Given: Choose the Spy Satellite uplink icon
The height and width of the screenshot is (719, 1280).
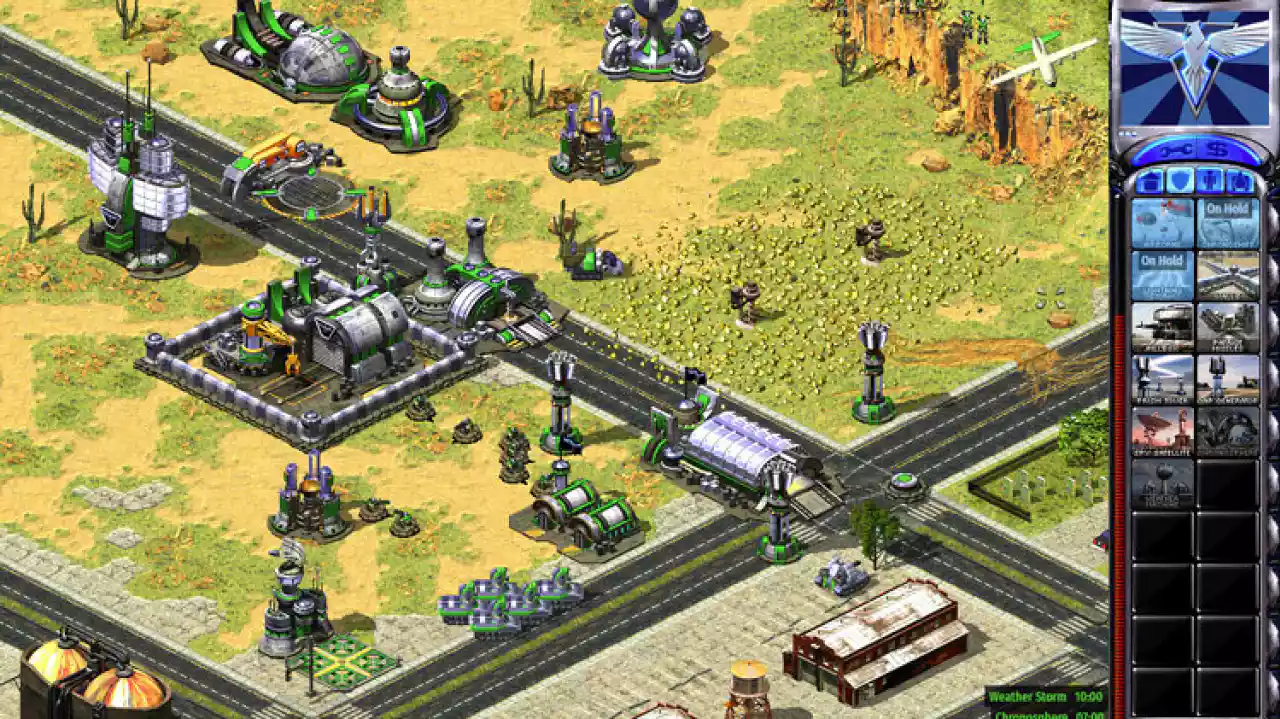Looking at the screenshot, I should 1162,431.
